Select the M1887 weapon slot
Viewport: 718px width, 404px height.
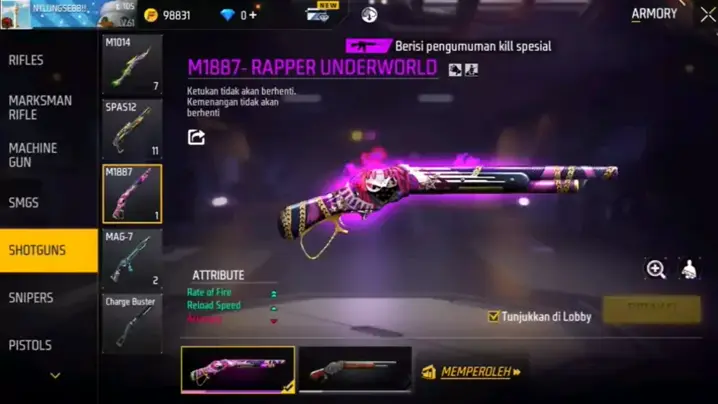tap(132, 193)
